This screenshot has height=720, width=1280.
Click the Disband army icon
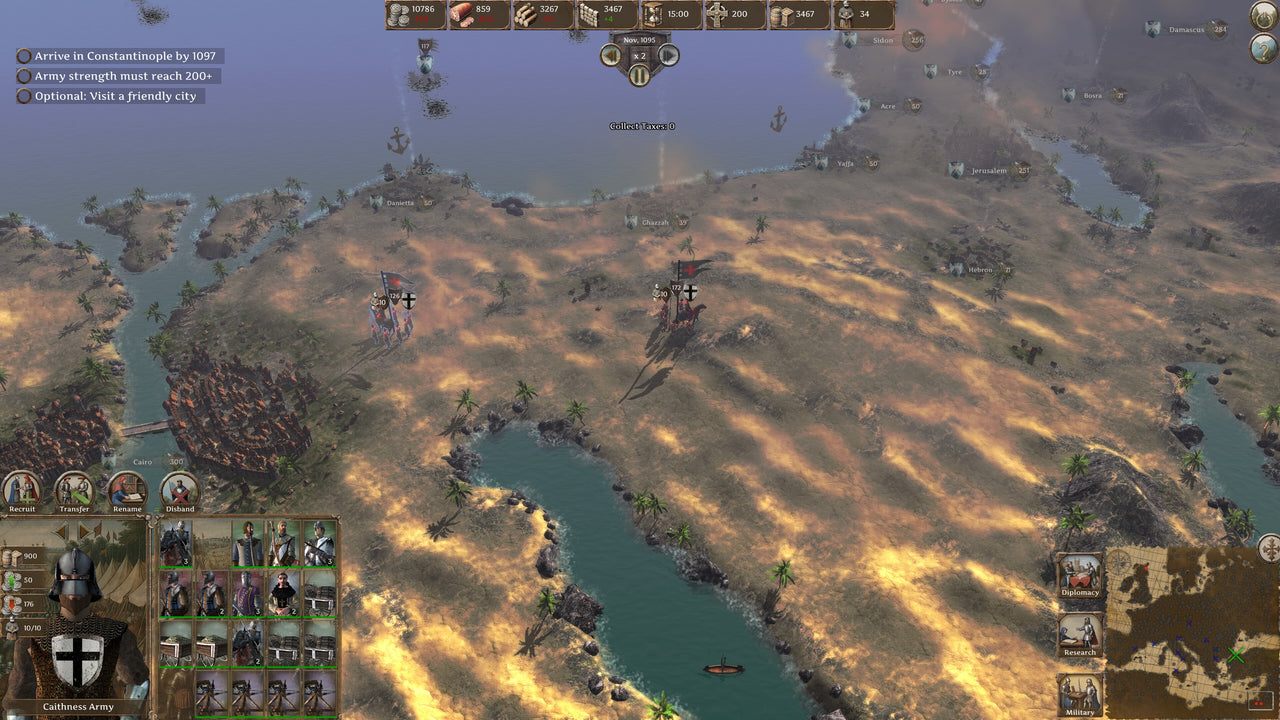point(180,490)
